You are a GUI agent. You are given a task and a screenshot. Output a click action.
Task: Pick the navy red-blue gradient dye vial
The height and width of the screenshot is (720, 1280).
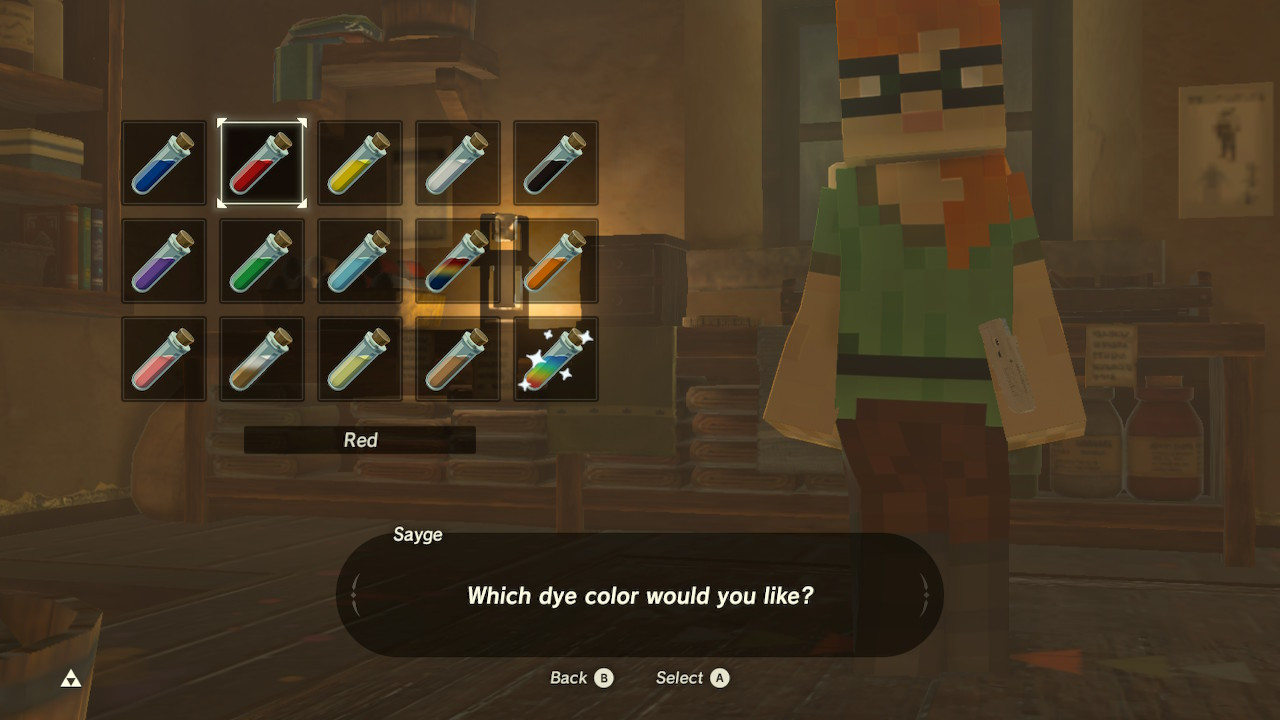[457, 261]
